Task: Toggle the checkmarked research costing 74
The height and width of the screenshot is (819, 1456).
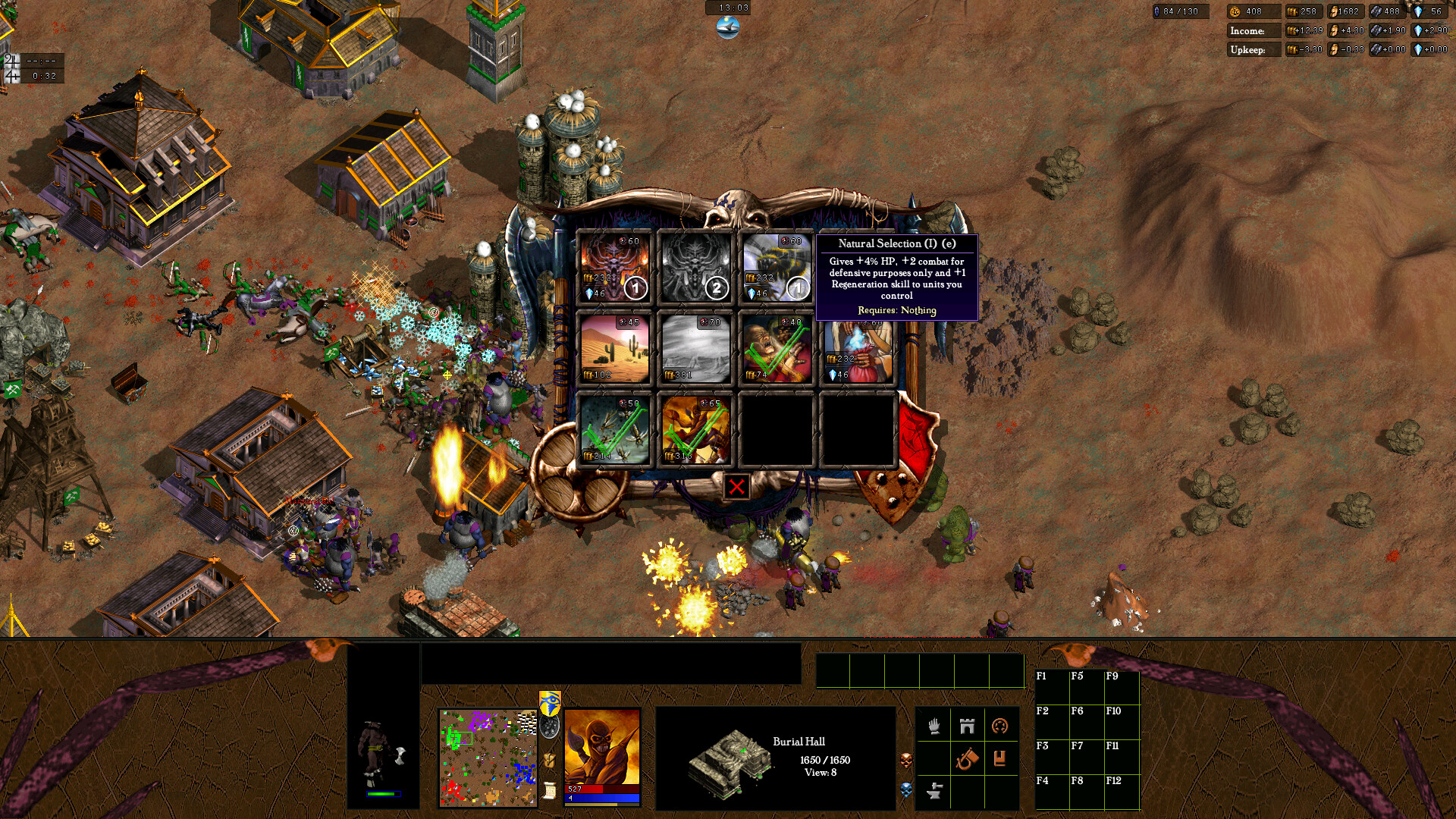Action: coord(776,348)
